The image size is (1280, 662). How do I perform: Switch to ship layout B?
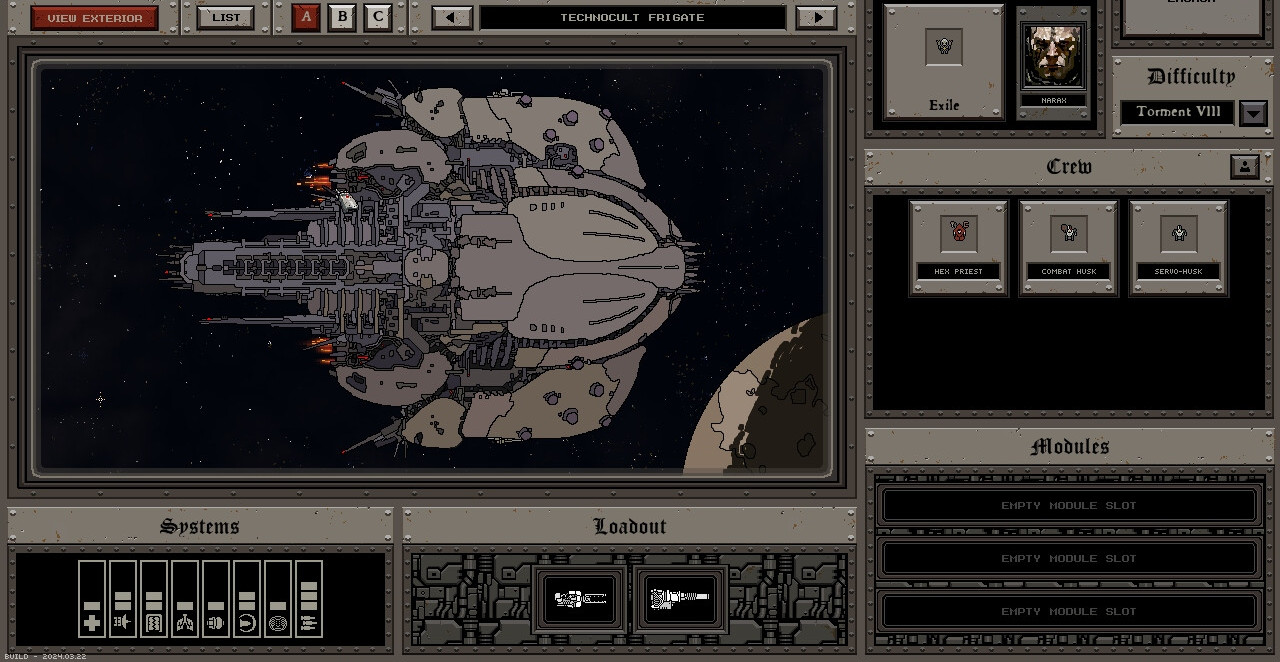click(342, 17)
